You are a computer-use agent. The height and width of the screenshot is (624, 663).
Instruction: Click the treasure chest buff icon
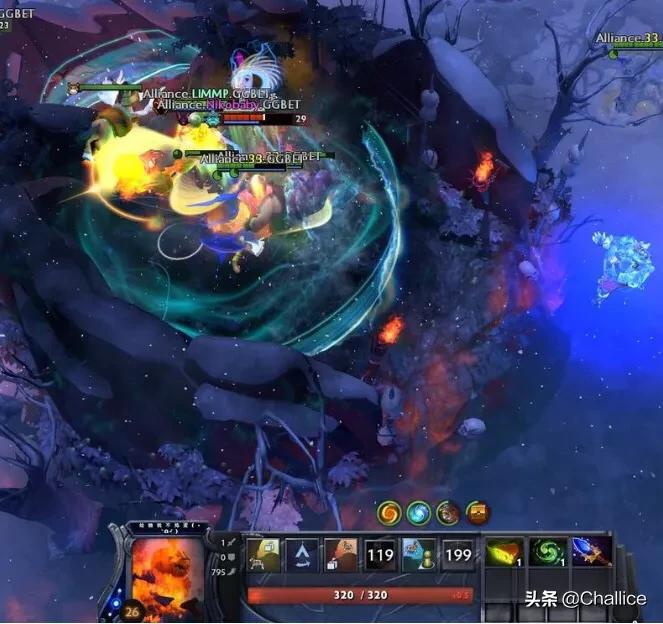(478, 513)
